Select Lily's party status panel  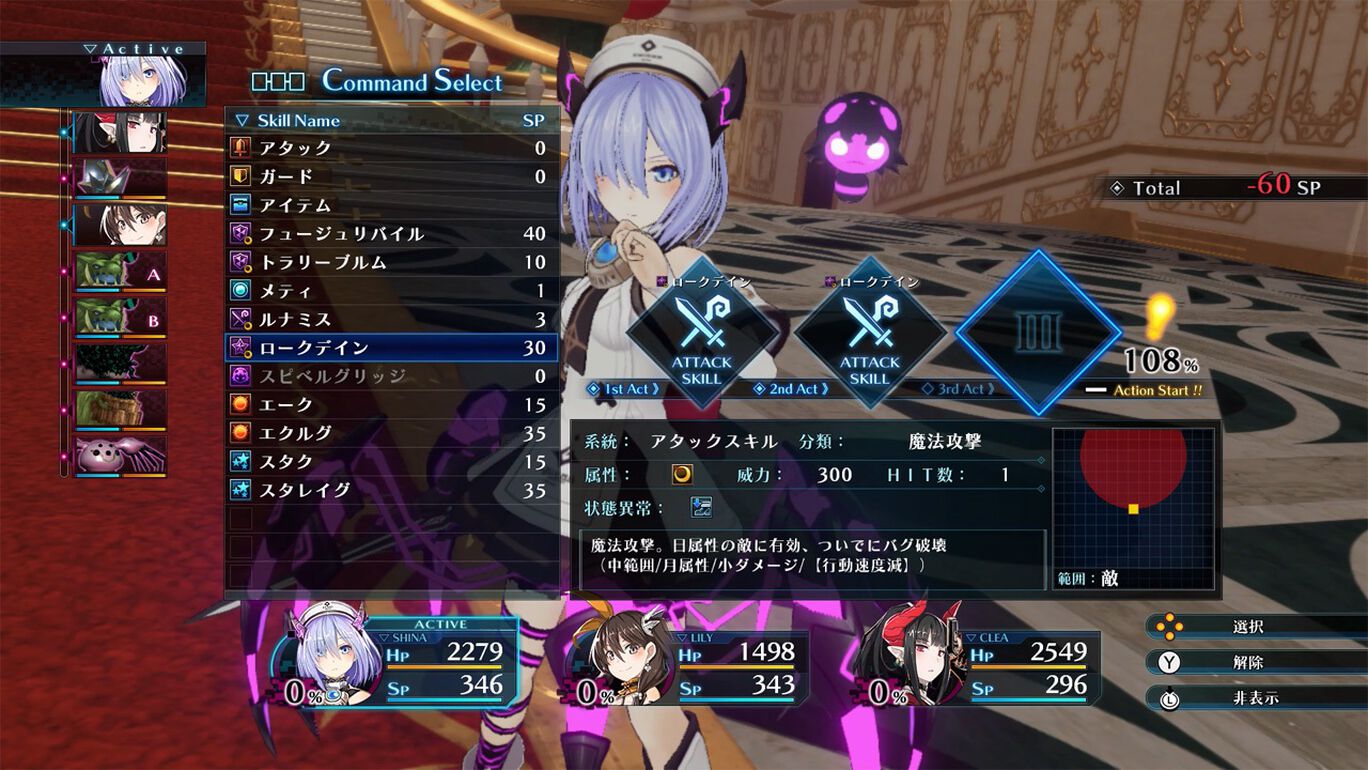690,667
